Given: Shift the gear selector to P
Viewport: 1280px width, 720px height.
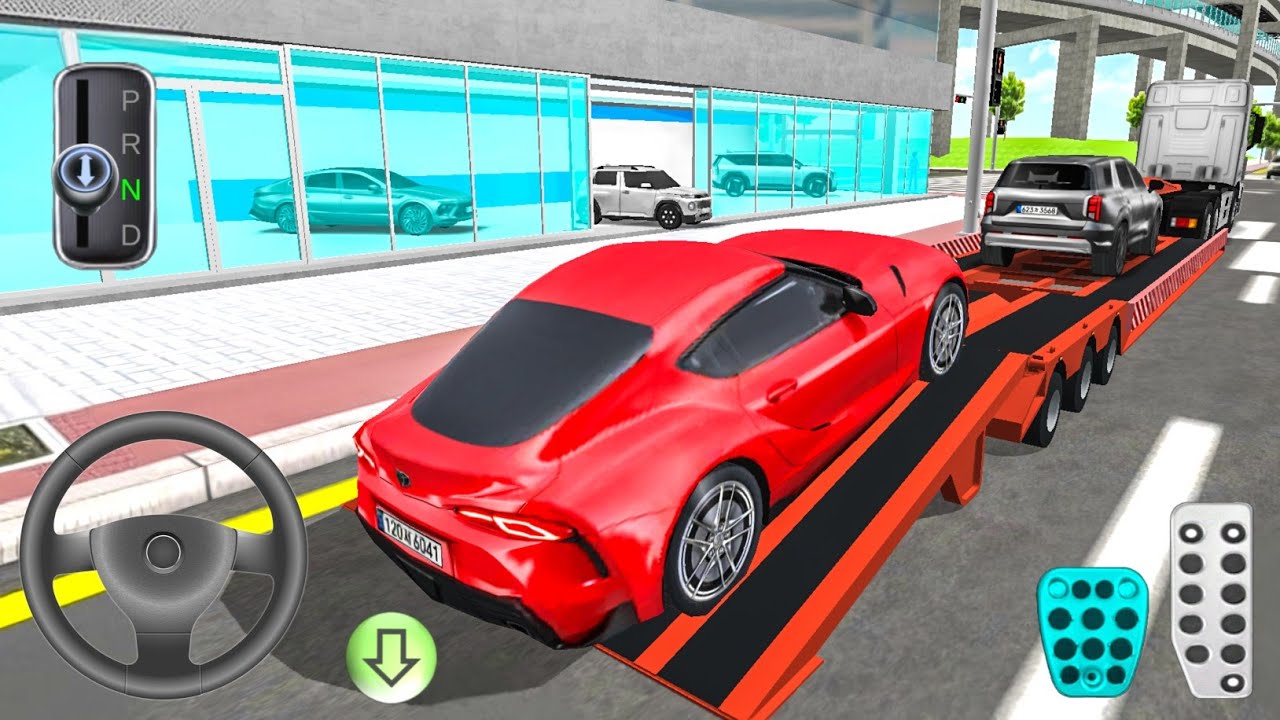Looking at the screenshot, I should 130,100.
